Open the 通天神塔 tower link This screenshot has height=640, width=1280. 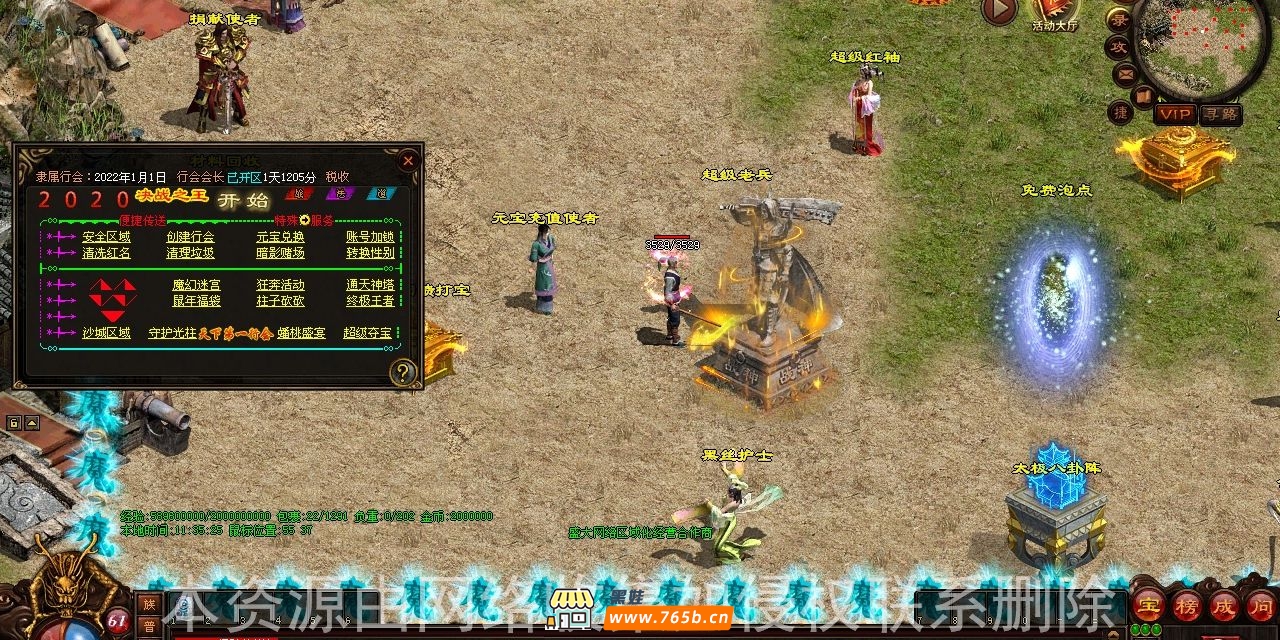[x=370, y=285]
